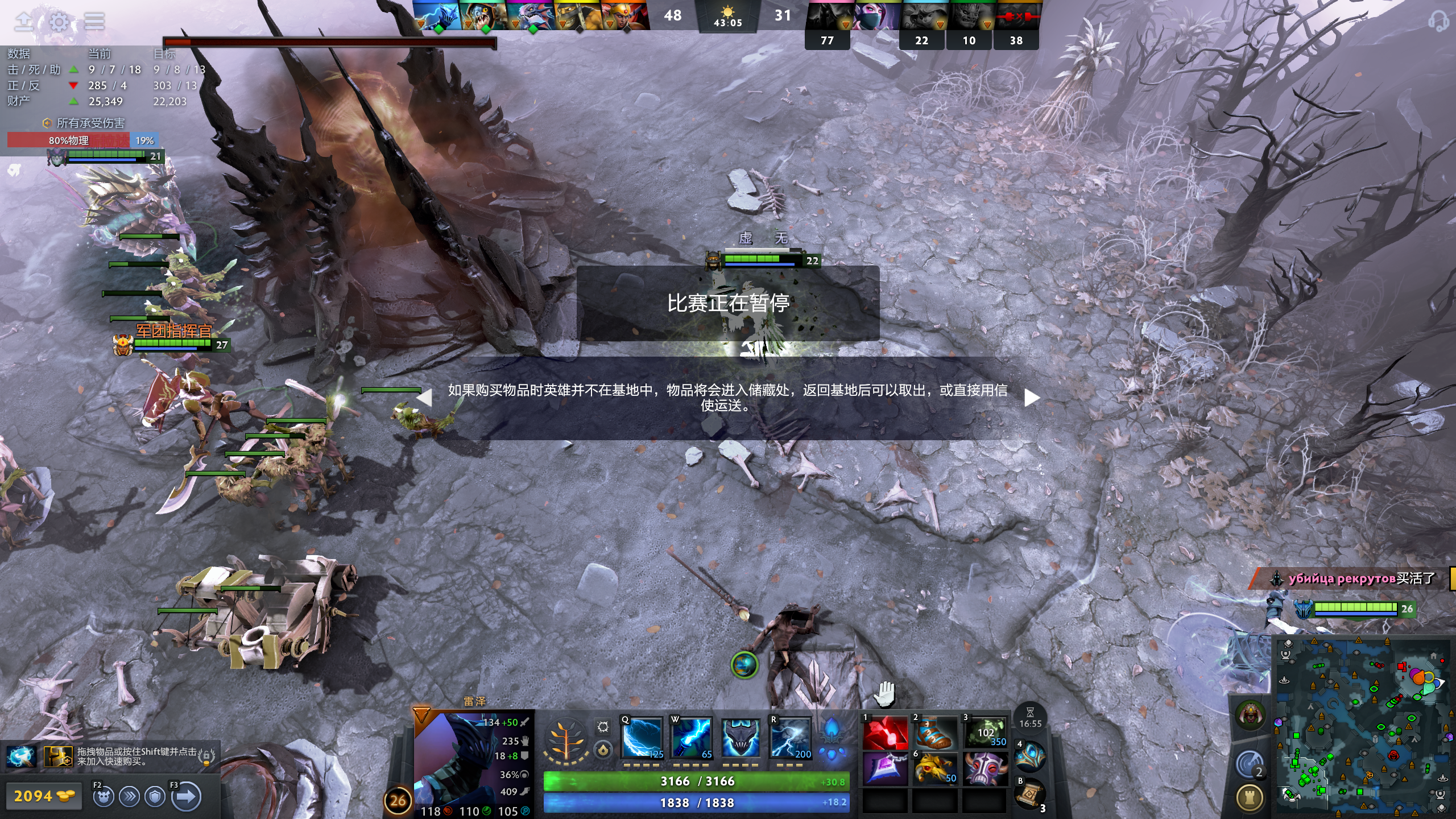Select the red Bloodstone item slot
The image size is (1456, 819).
tap(885, 733)
